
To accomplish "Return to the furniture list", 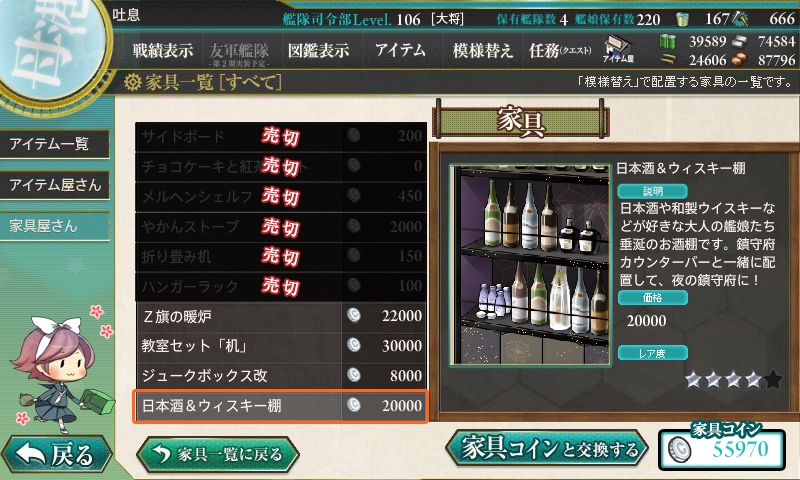I will [224, 454].
